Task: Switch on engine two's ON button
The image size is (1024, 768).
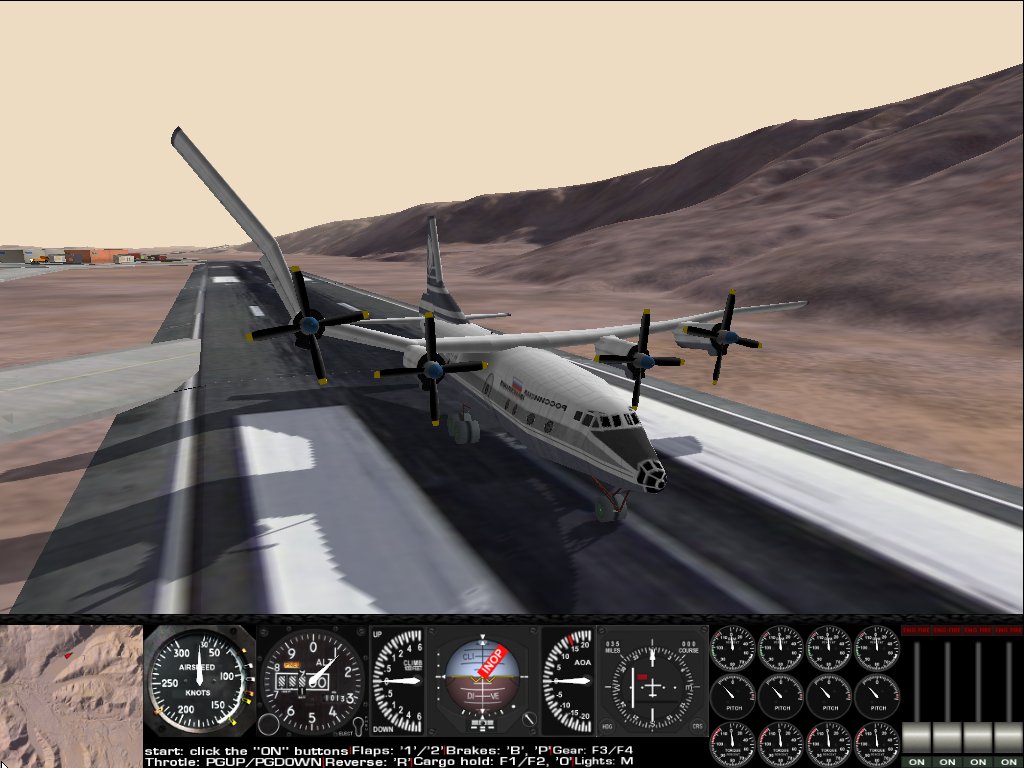Action: [x=946, y=761]
